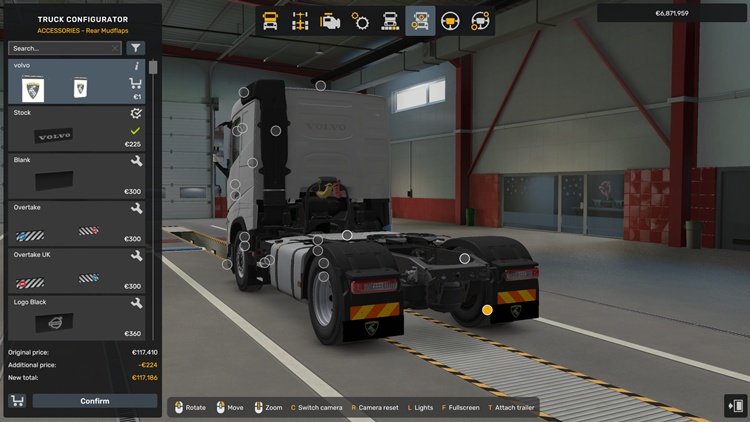
Task: Open the engine category tab
Action: tap(330, 20)
